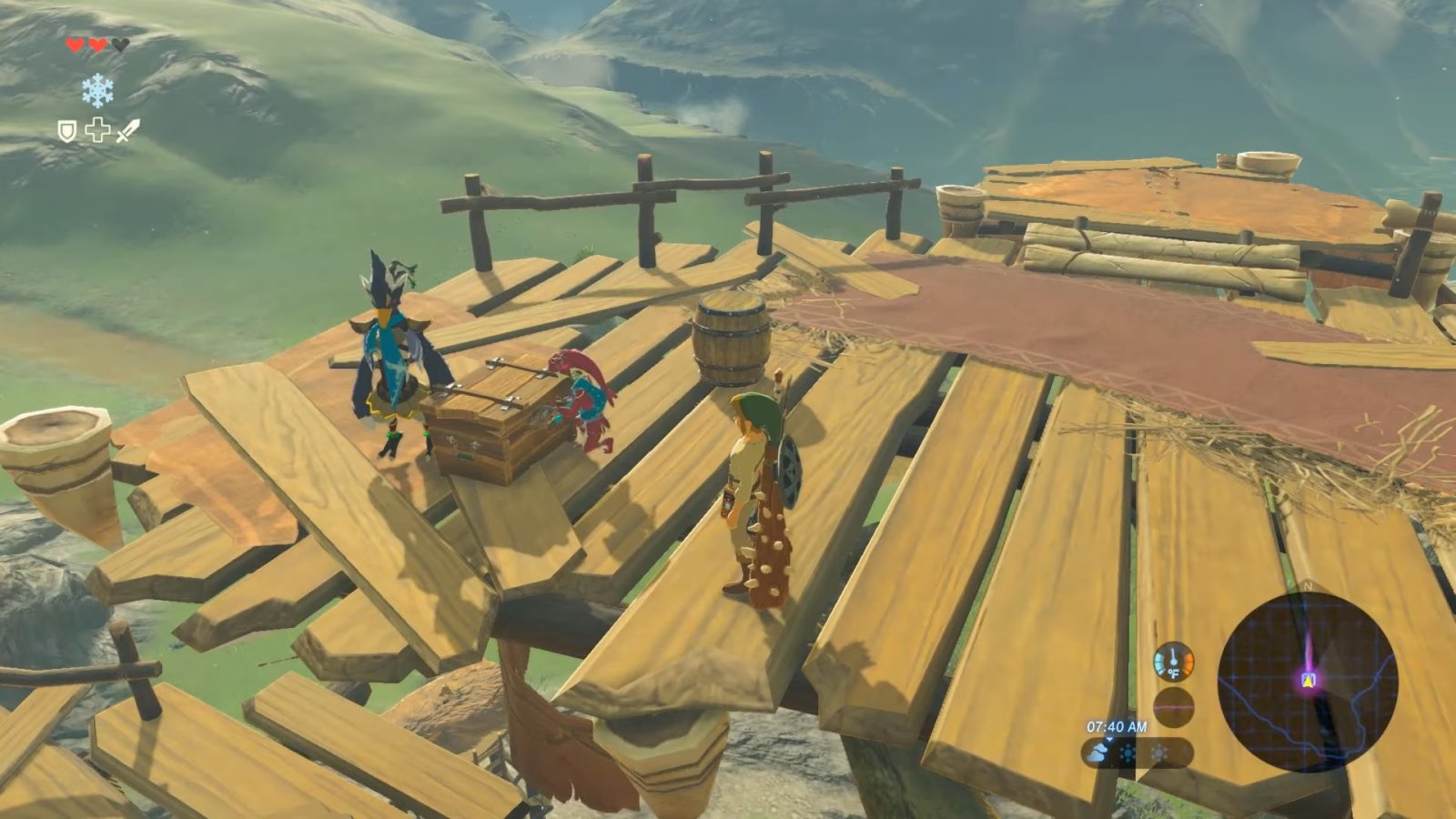This screenshot has width=1456, height=819.
Task: Open the Fahrenheit temperature gauge
Action: click(1173, 662)
